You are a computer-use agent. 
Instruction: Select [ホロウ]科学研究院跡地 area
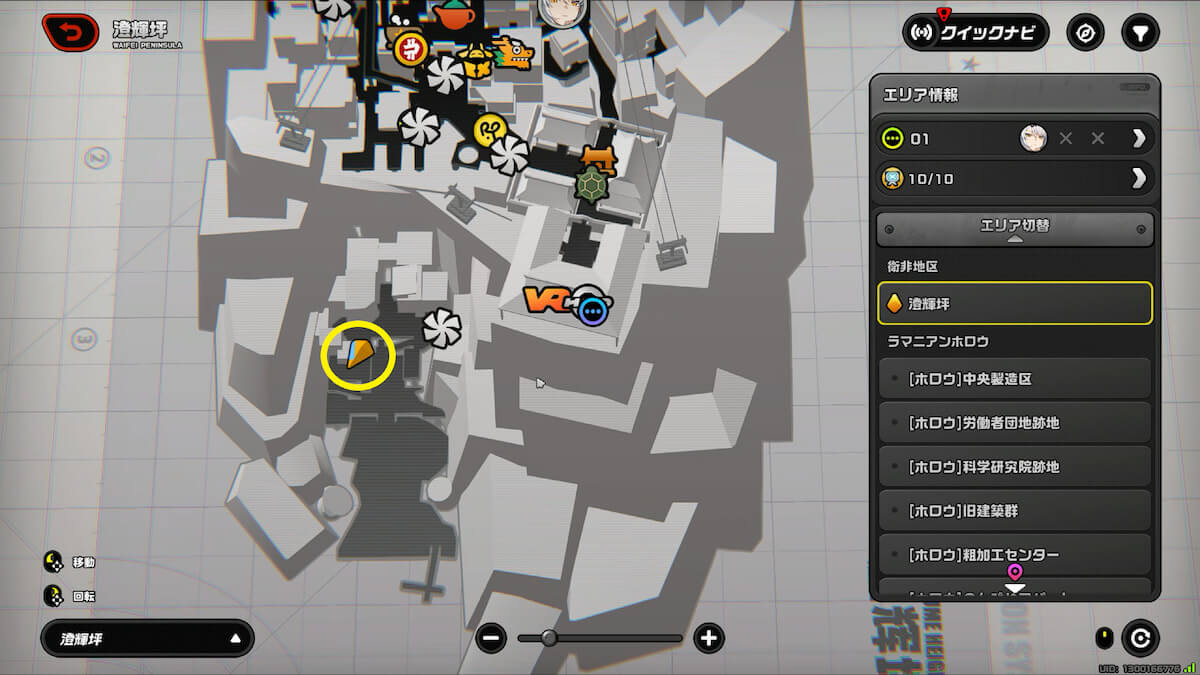(1014, 467)
